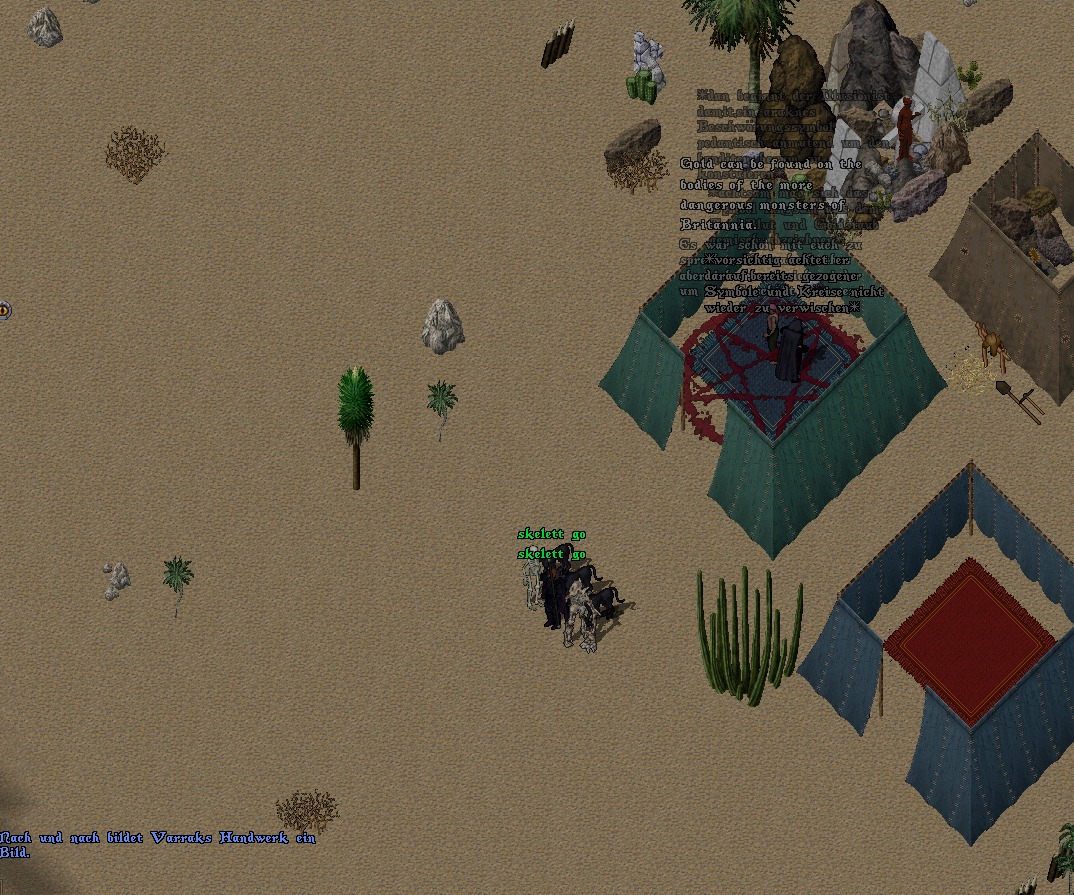Click the yellow reptile eye gump icon

(x=4, y=310)
